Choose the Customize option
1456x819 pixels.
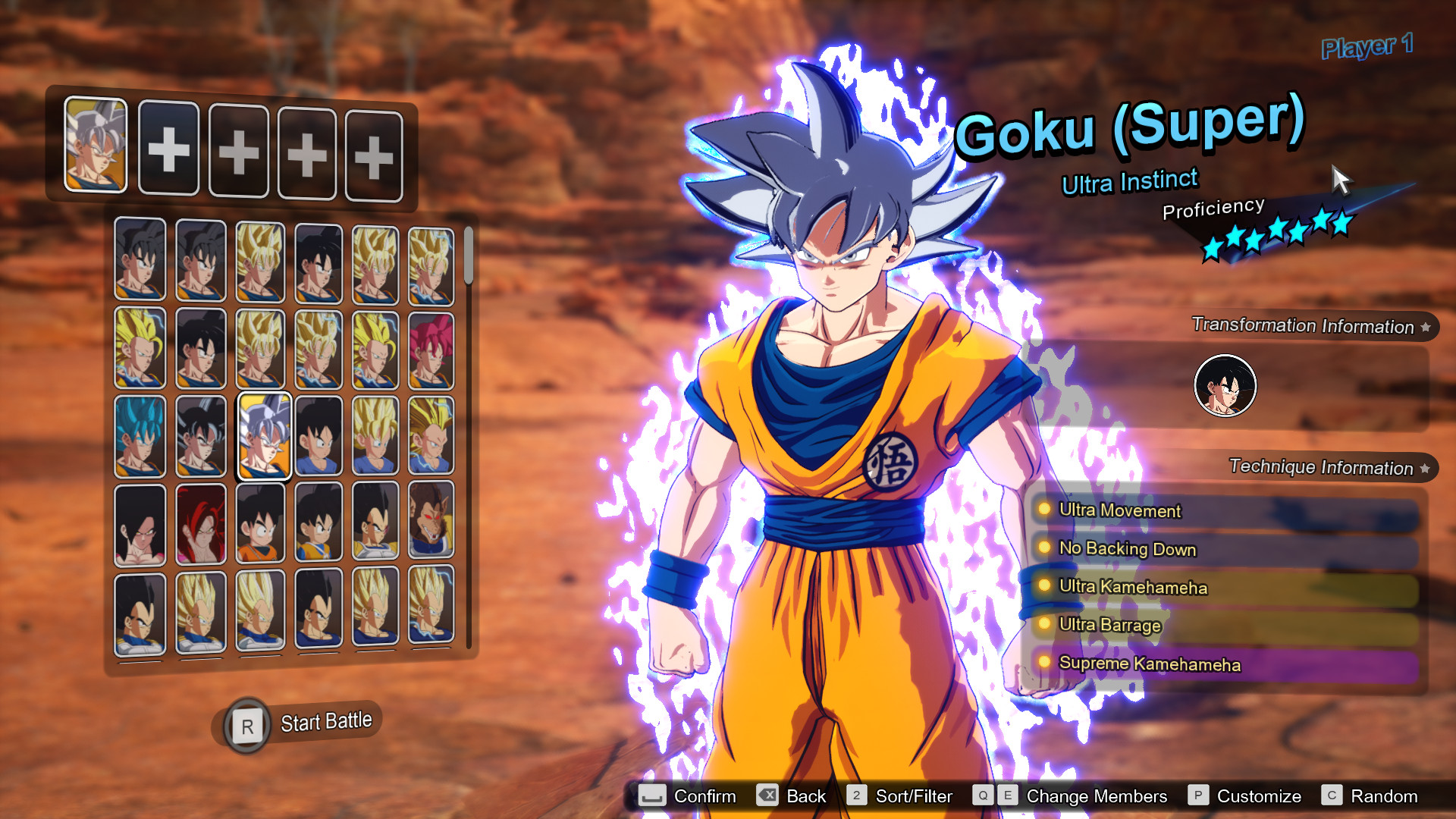coord(1258,795)
